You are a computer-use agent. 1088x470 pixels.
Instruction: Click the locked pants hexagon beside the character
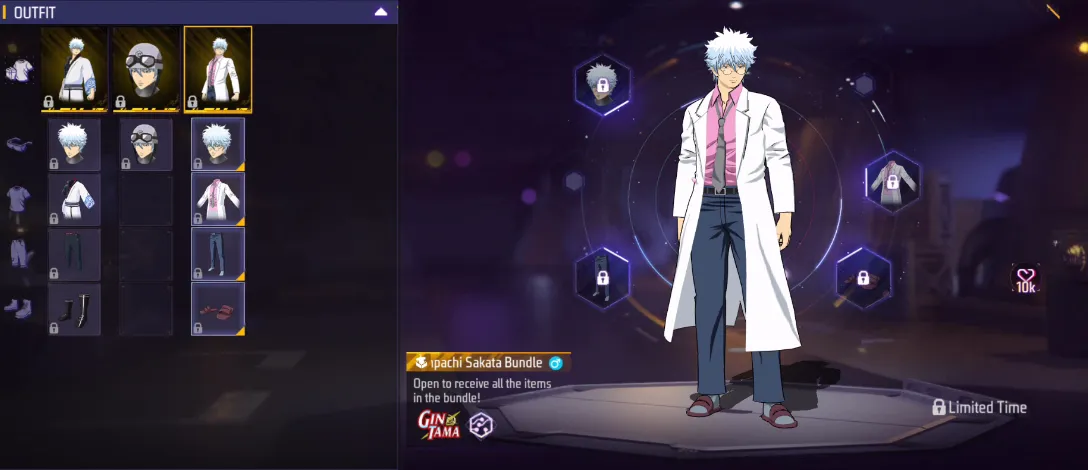pos(602,276)
